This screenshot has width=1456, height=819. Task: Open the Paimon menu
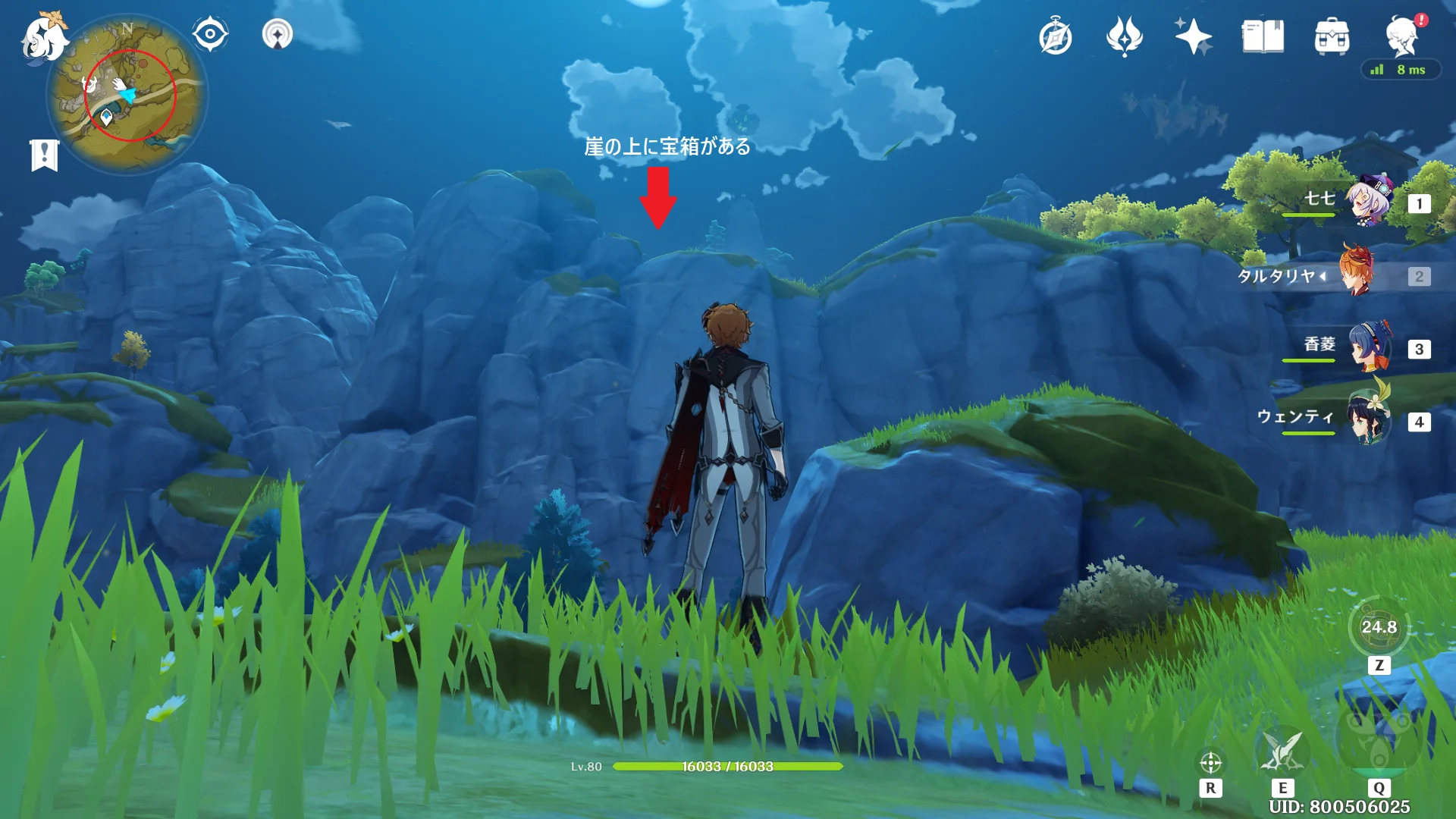[43, 38]
